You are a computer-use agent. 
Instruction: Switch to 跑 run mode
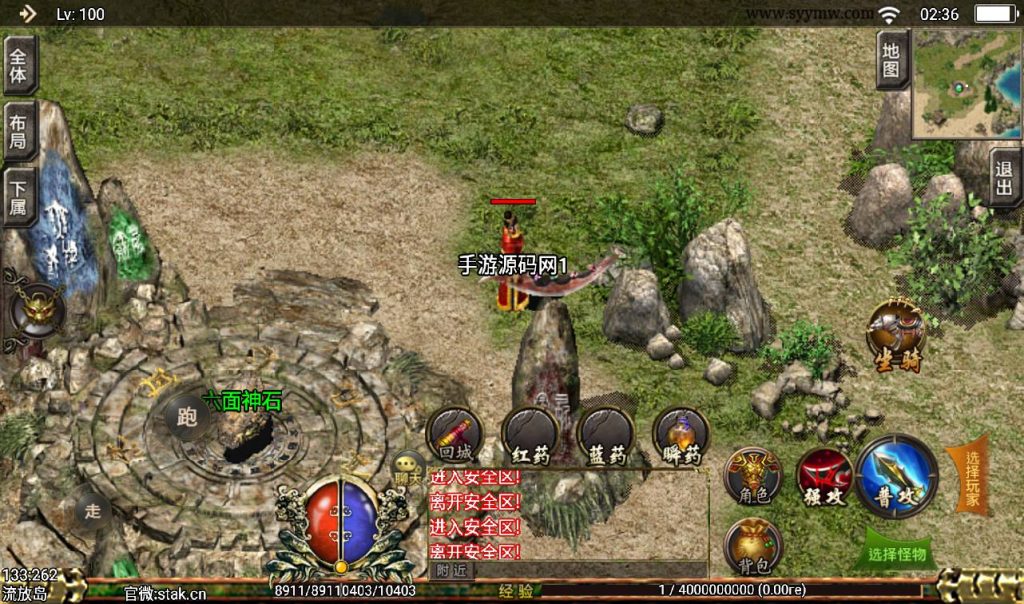186,419
